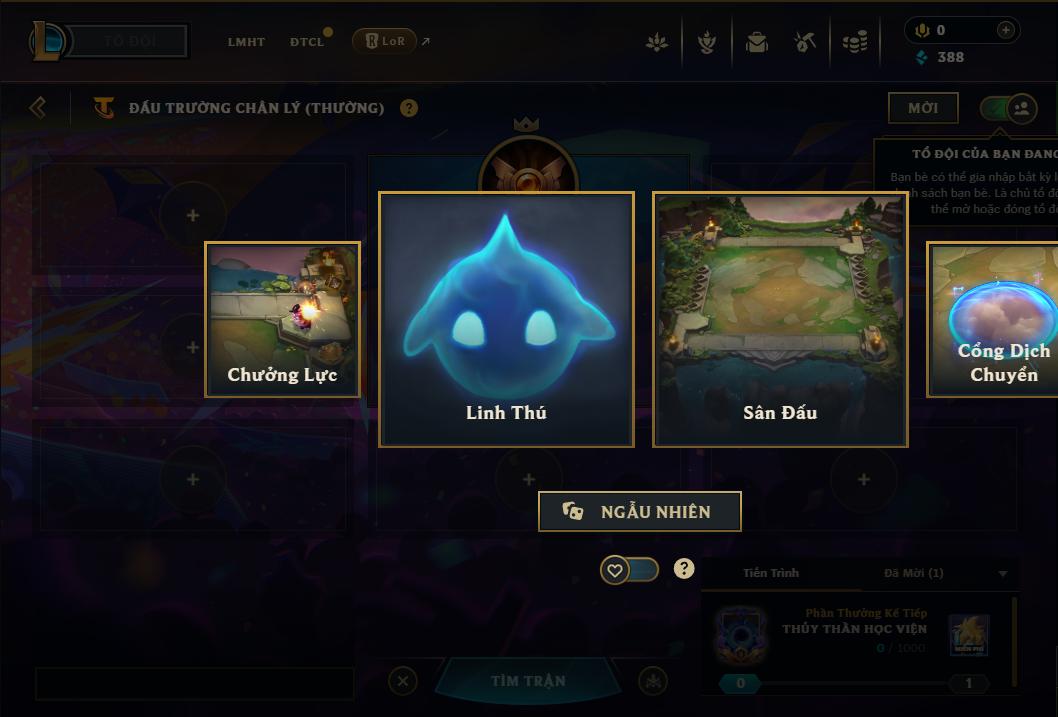Show help for Đấu Trường Chân Lý mode
Viewport: 1058px width, 717px height.
[x=409, y=108]
